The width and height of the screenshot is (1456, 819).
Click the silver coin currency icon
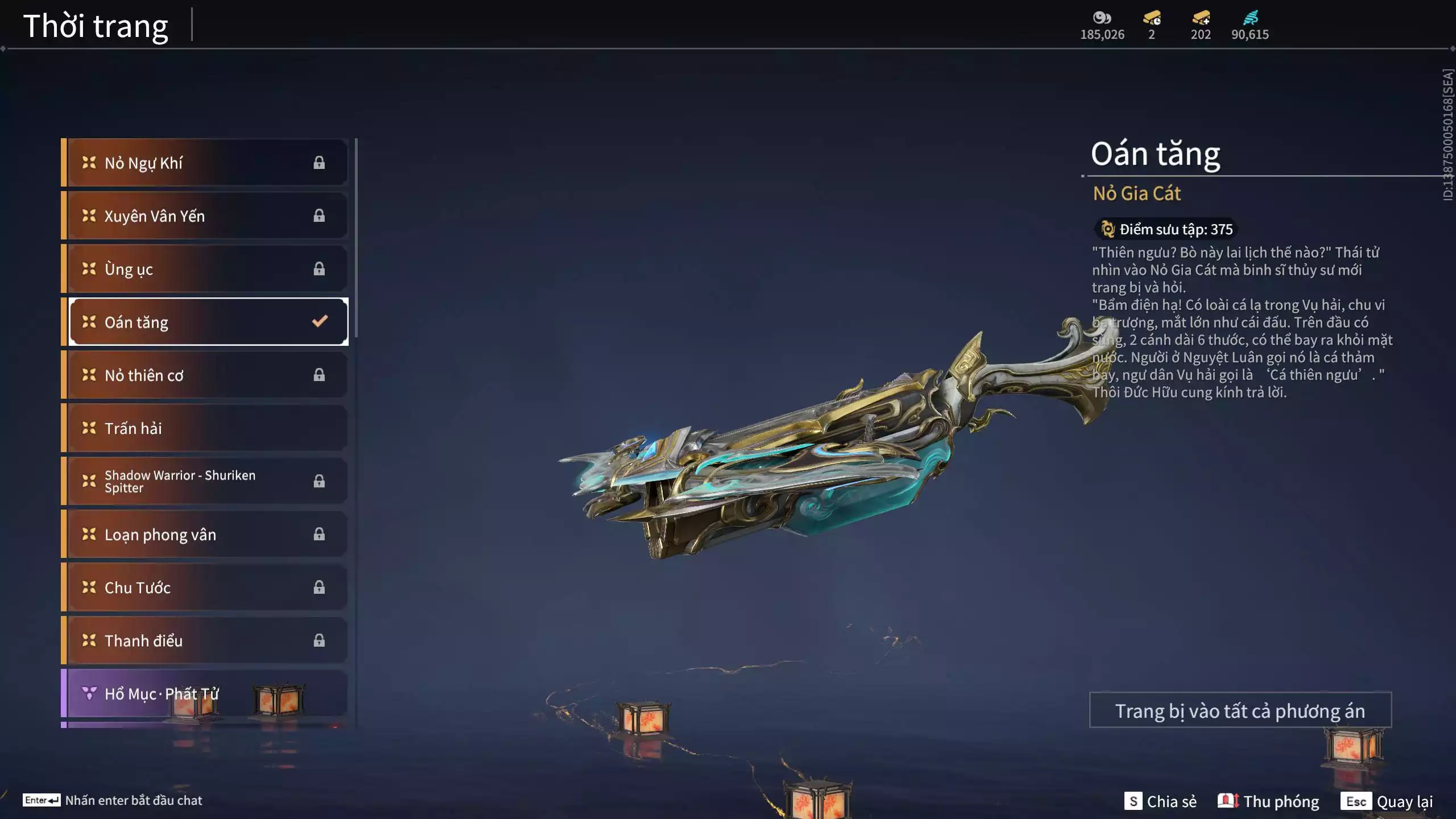[1102, 18]
